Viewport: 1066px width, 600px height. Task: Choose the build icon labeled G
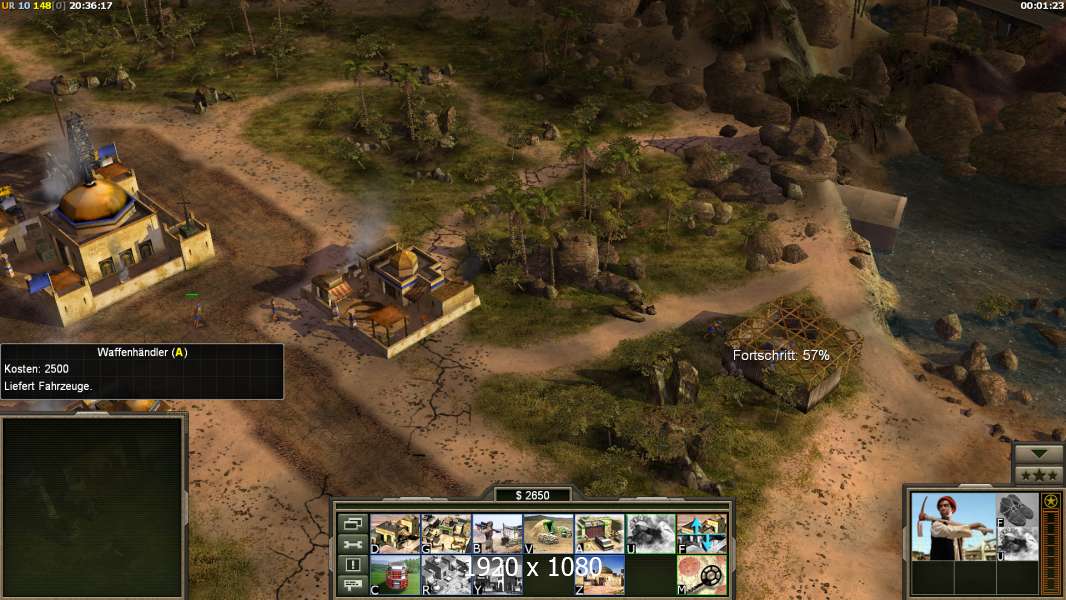tap(446, 534)
